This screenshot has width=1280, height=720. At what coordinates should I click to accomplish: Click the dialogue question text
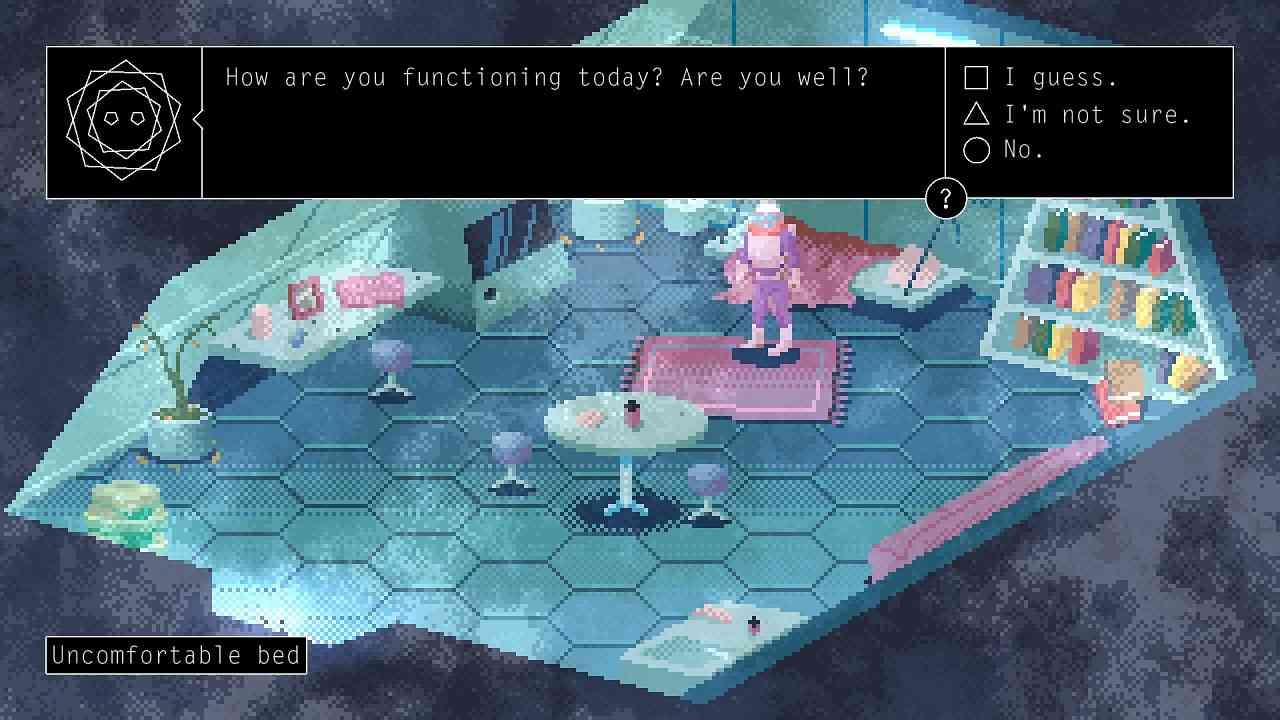(549, 77)
